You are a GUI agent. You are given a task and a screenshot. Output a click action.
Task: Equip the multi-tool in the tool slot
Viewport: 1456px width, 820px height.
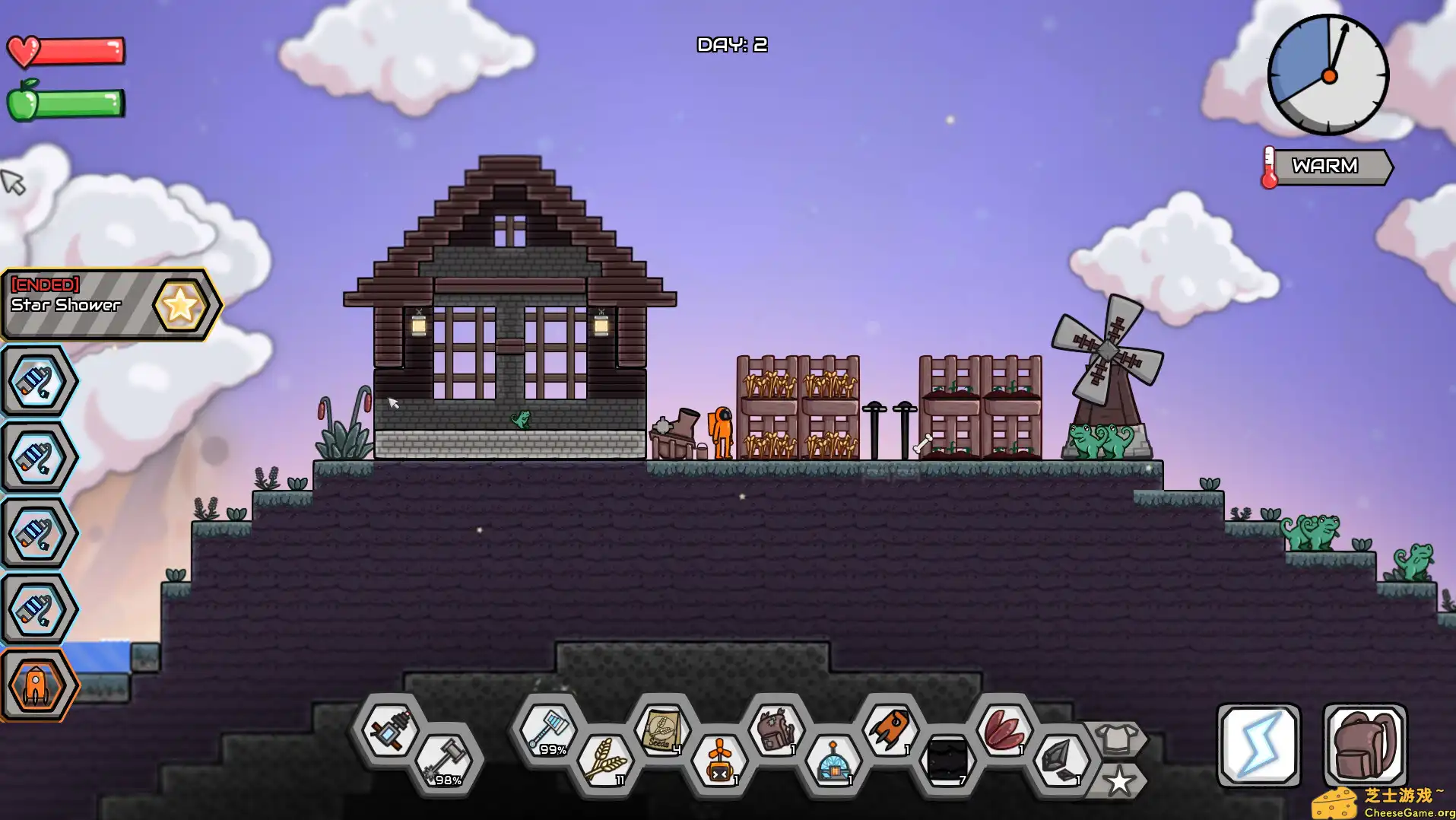click(x=389, y=730)
